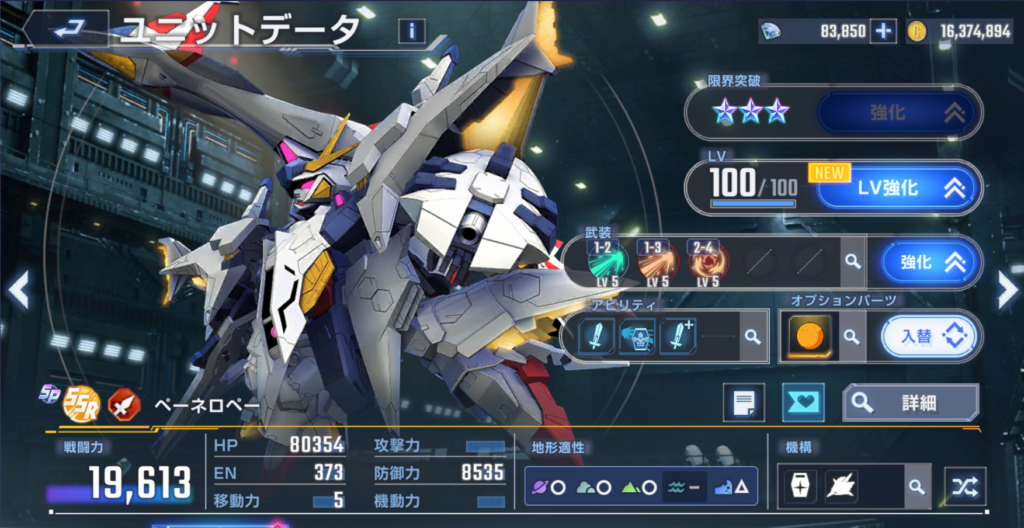This screenshot has height=528, width=1024.
Task: Open the weapon list magnifier
Action: pos(852,262)
